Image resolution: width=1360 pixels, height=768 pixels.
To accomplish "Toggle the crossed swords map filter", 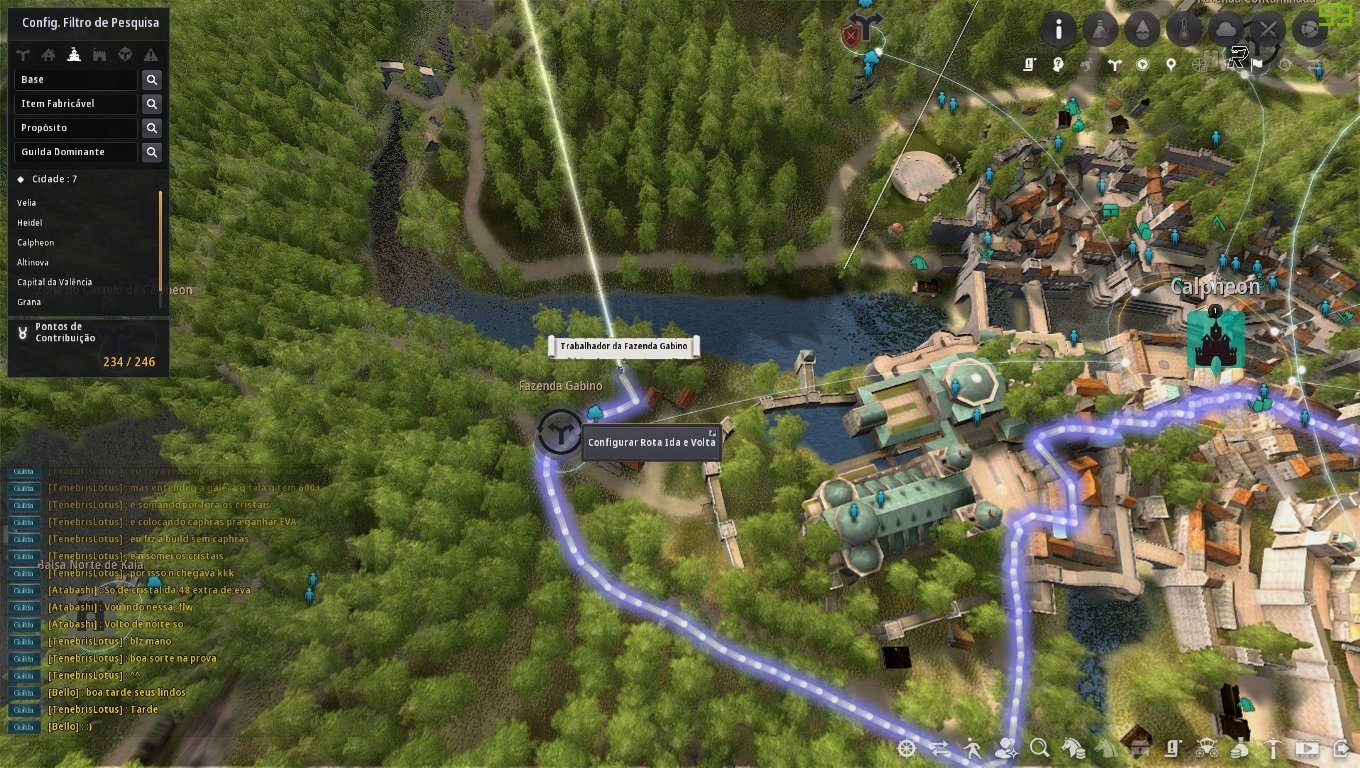I will point(1268,30).
